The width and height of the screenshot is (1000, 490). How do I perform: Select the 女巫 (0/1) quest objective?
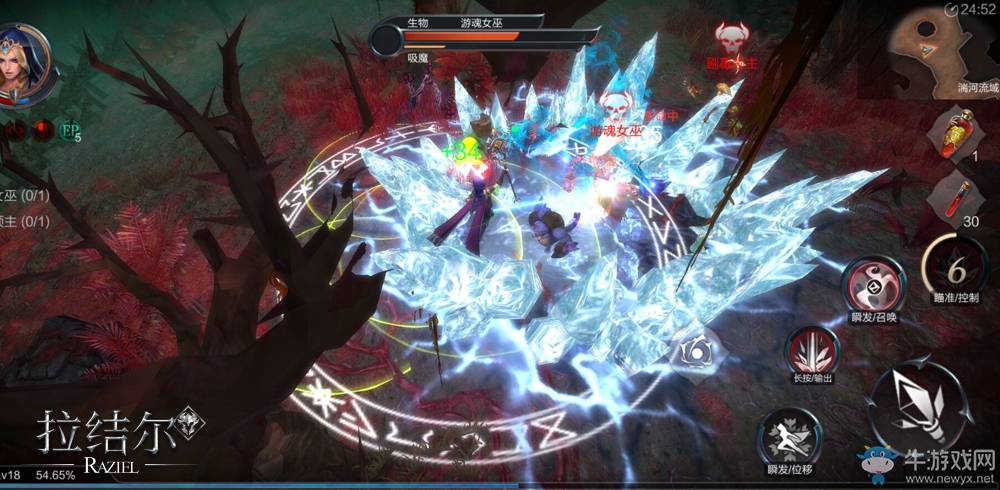(24, 196)
